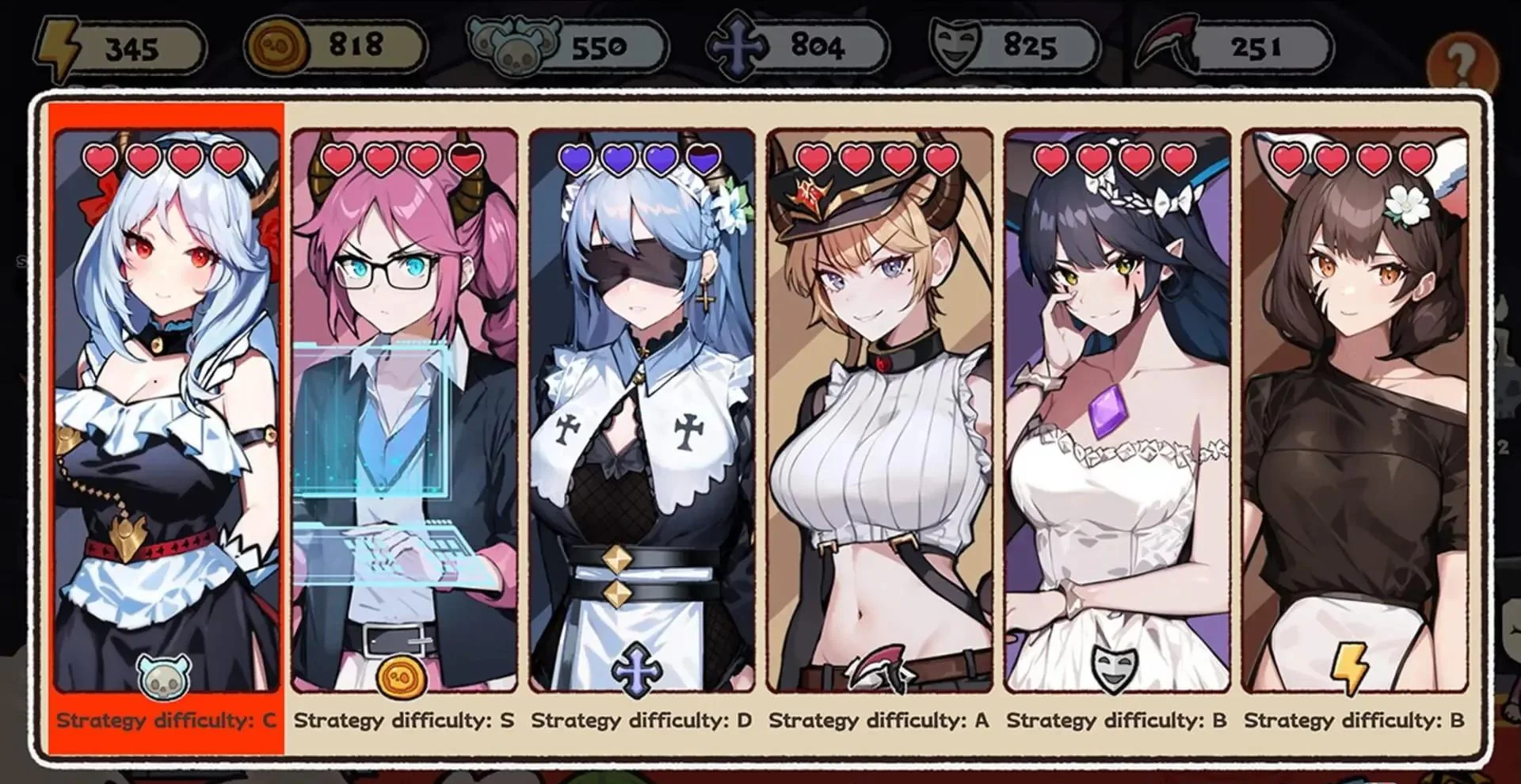Screen dimensions: 1521x784
Task: Click the mask resource icon showing 825
Action: (955, 46)
